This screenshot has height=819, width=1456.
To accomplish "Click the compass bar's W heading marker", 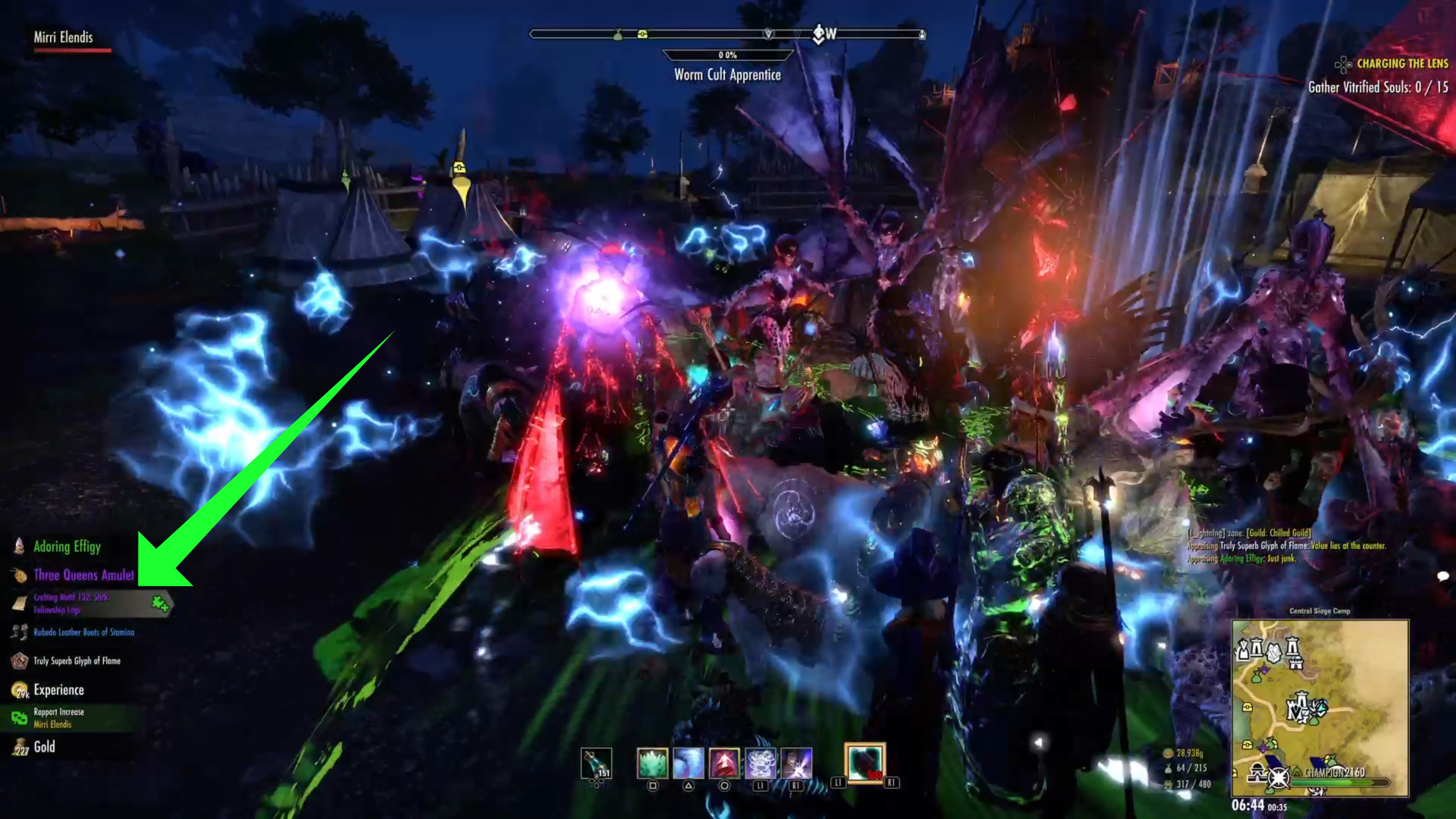I will coord(830,34).
